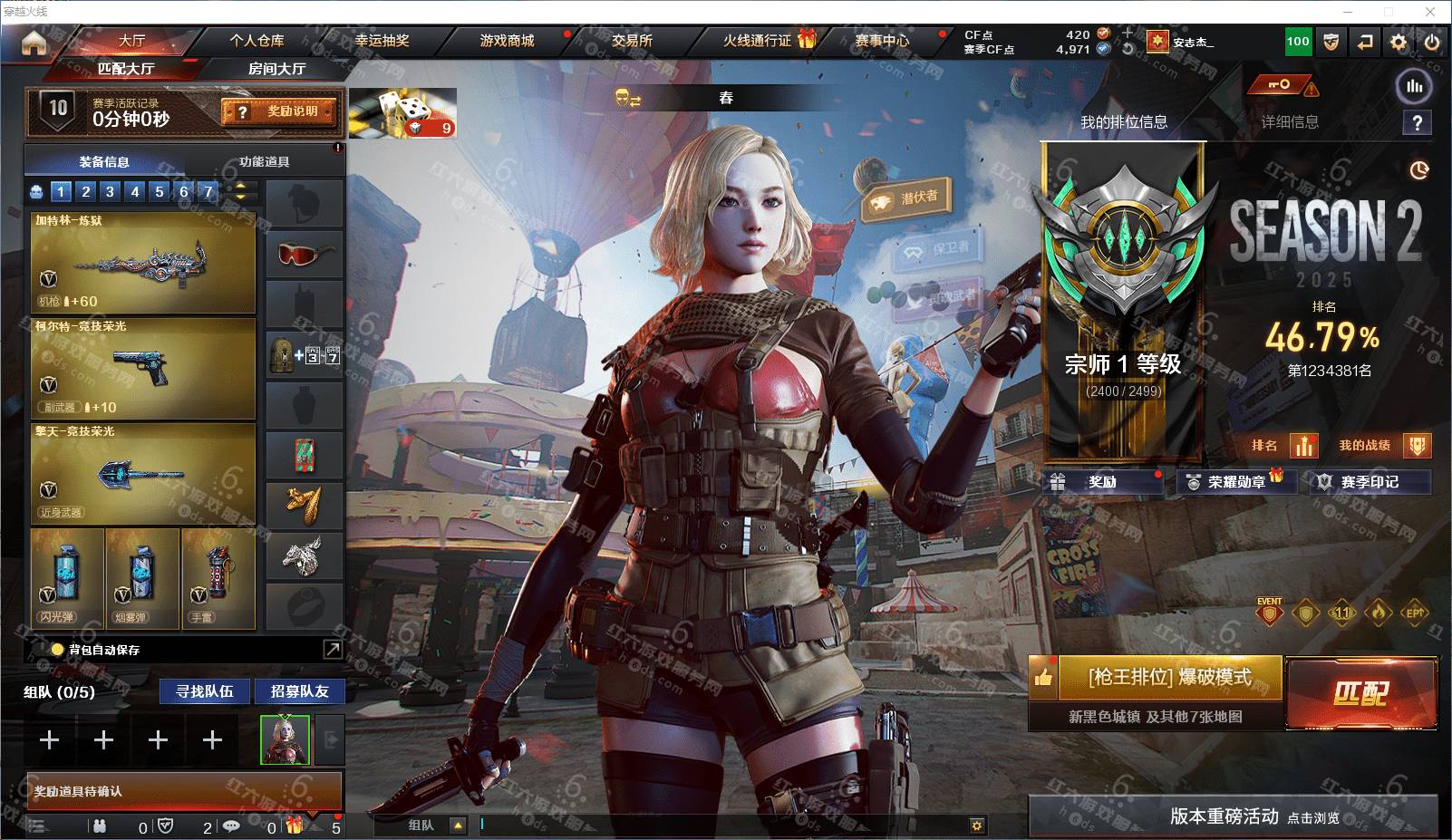Viewport: 1452px width, 840px height.
Task: Click the 奖励说明 button
Action: 279,111
